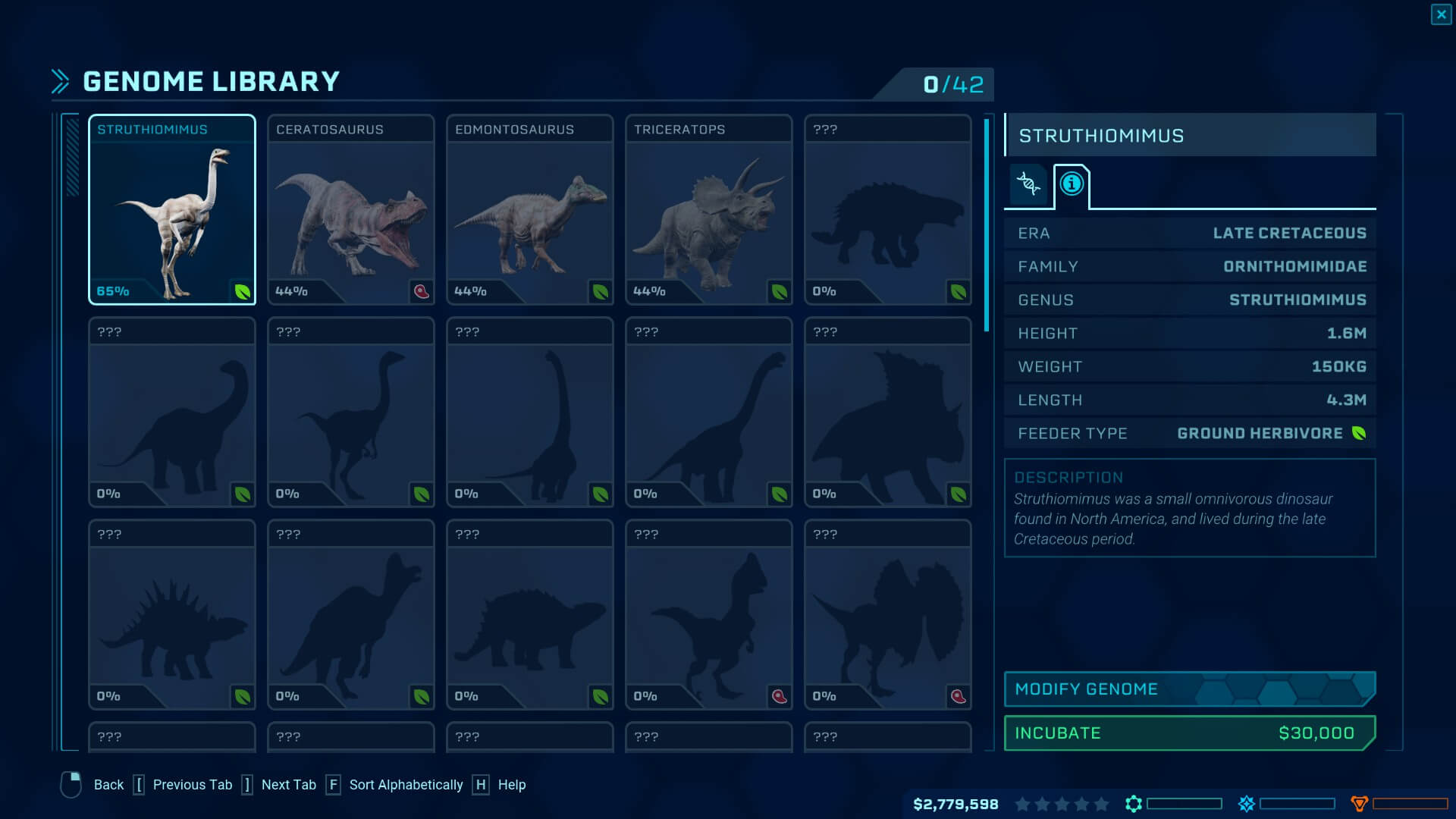Incubate Struthiomimus for $30,000

point(1189,733)
